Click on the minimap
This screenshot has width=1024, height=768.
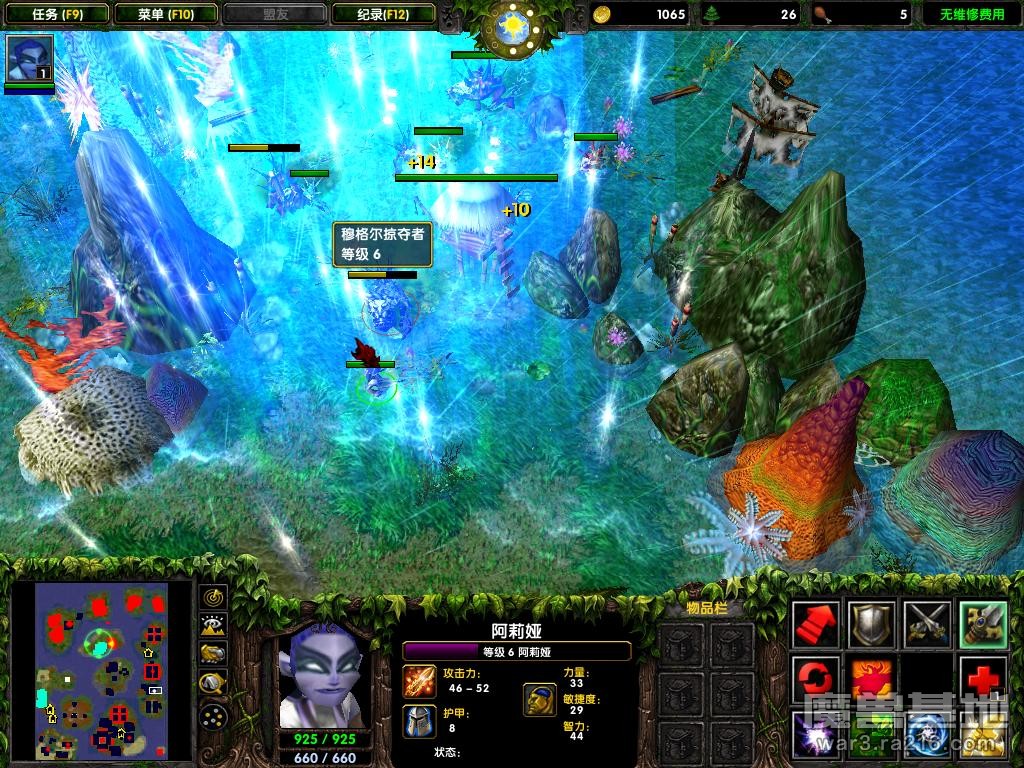pos(100,670)
